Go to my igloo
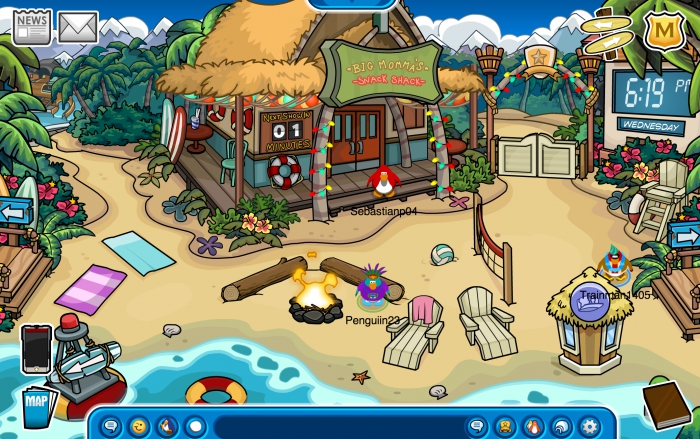This screenshot has width=700, height=439. click(561, 426)
